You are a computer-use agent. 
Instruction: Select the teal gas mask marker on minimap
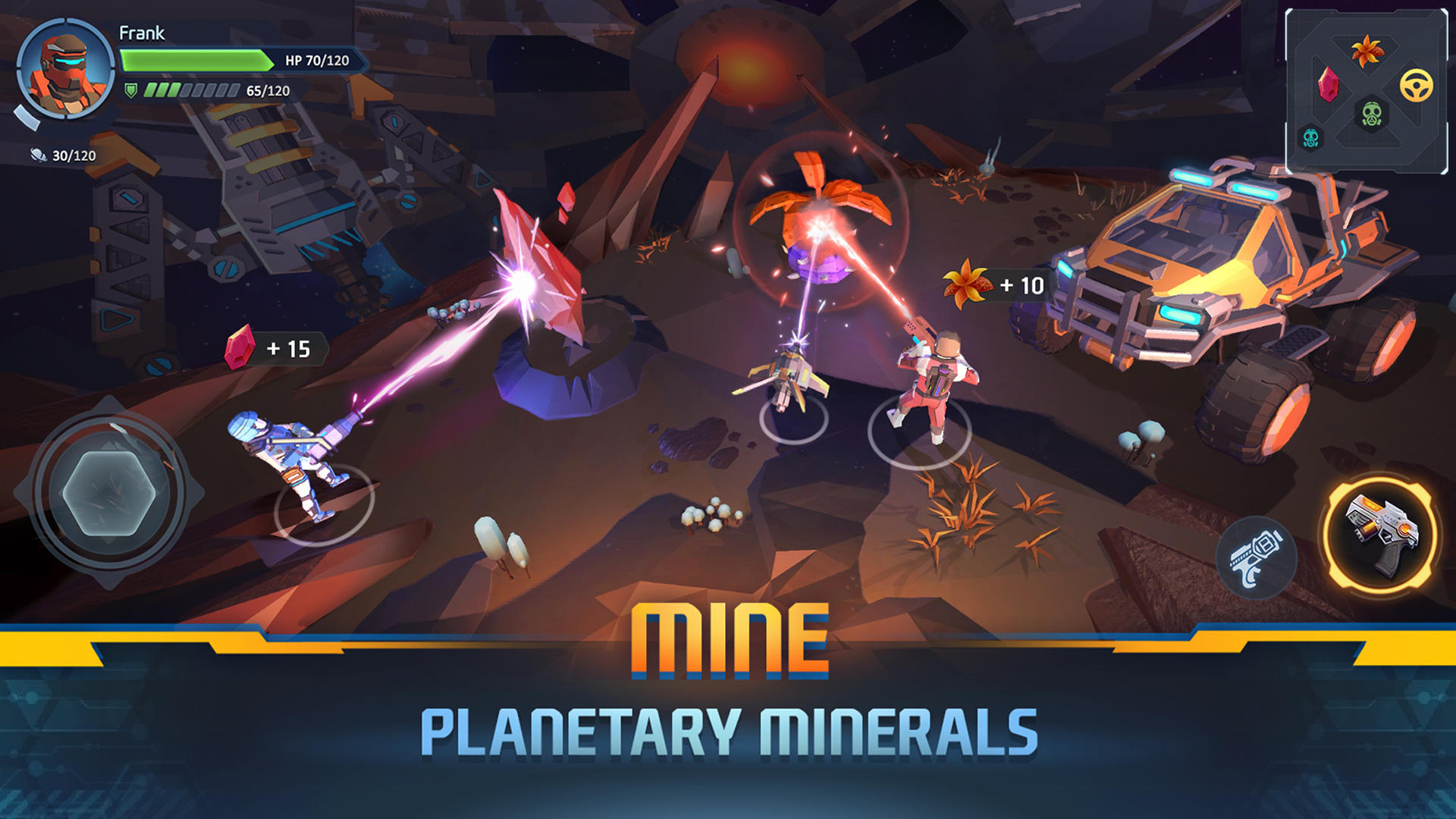[1310, 138]
